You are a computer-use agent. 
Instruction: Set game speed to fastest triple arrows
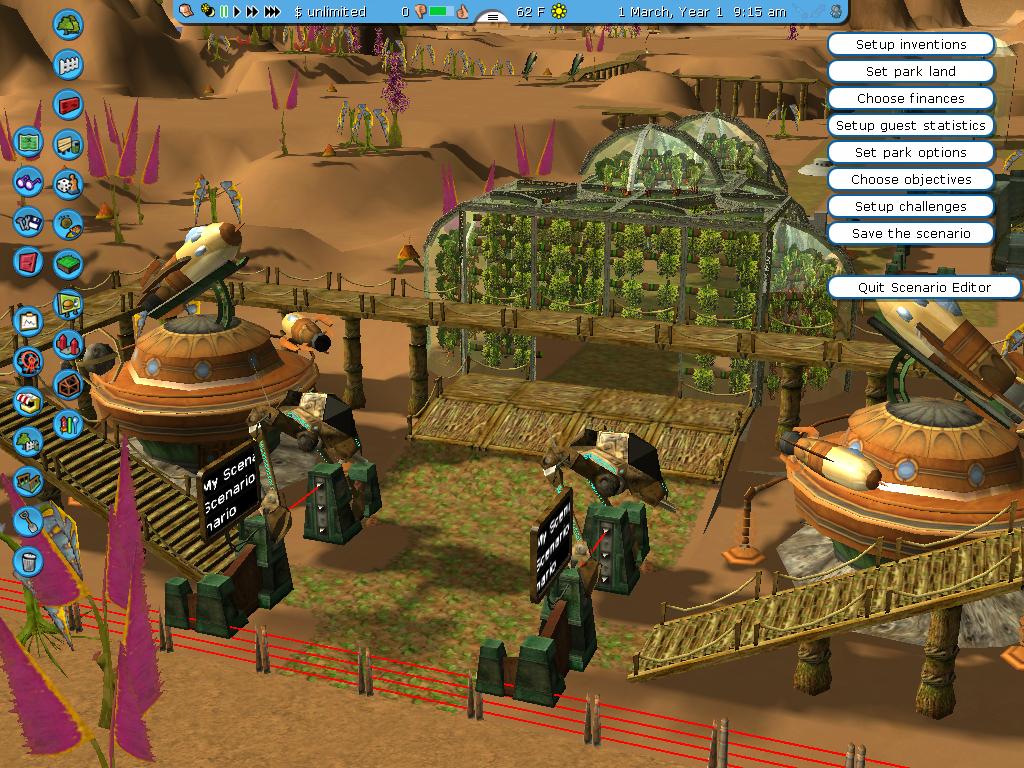[x=271, y=12]
